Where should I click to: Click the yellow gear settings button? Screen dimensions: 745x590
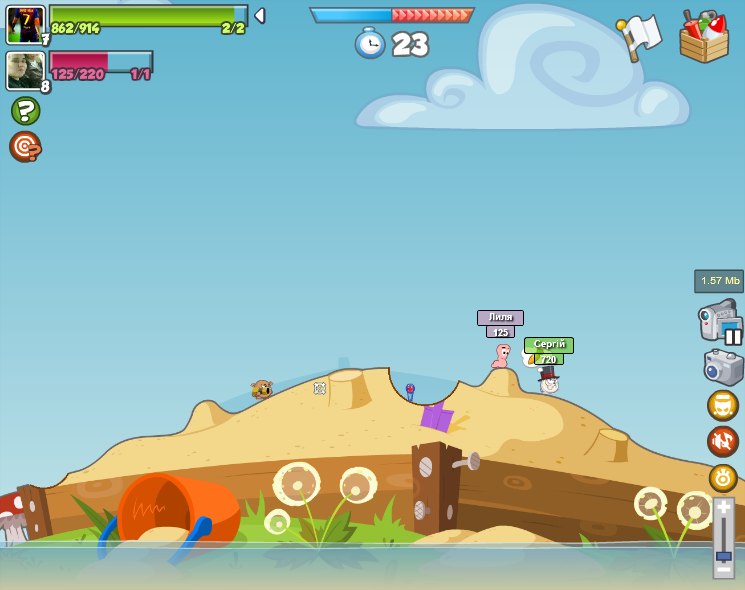[723, 478]
